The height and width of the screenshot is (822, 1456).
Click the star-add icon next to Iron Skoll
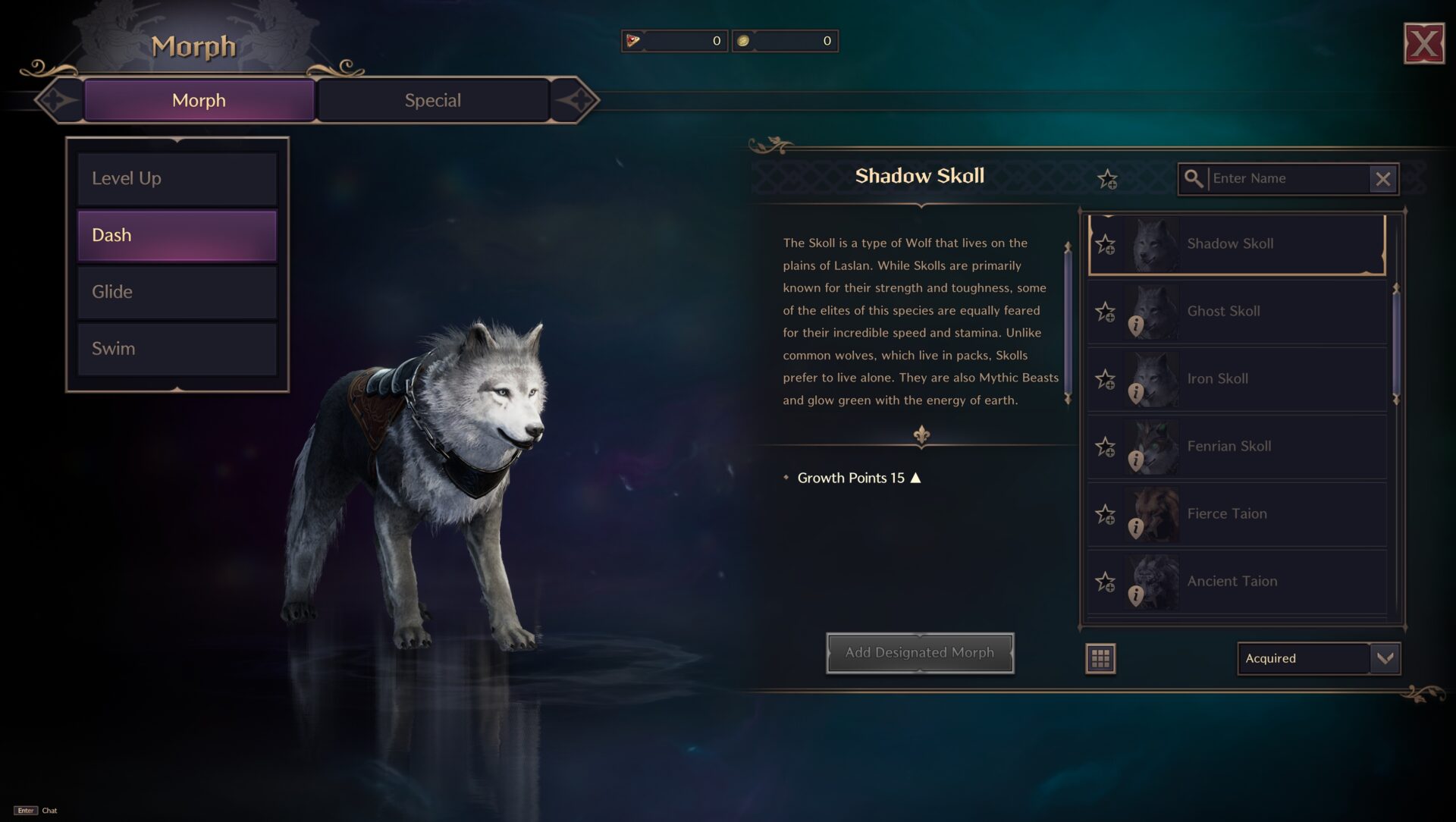(x=1106, y=378)
